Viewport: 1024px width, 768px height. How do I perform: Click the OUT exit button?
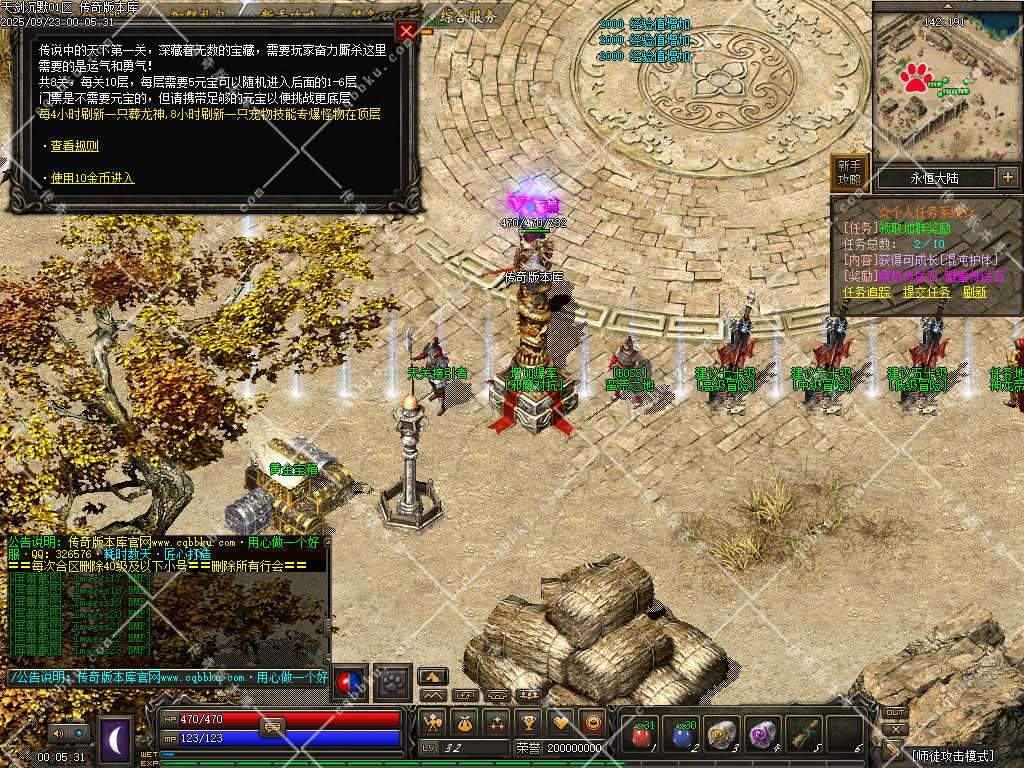[x=895, y=713]
